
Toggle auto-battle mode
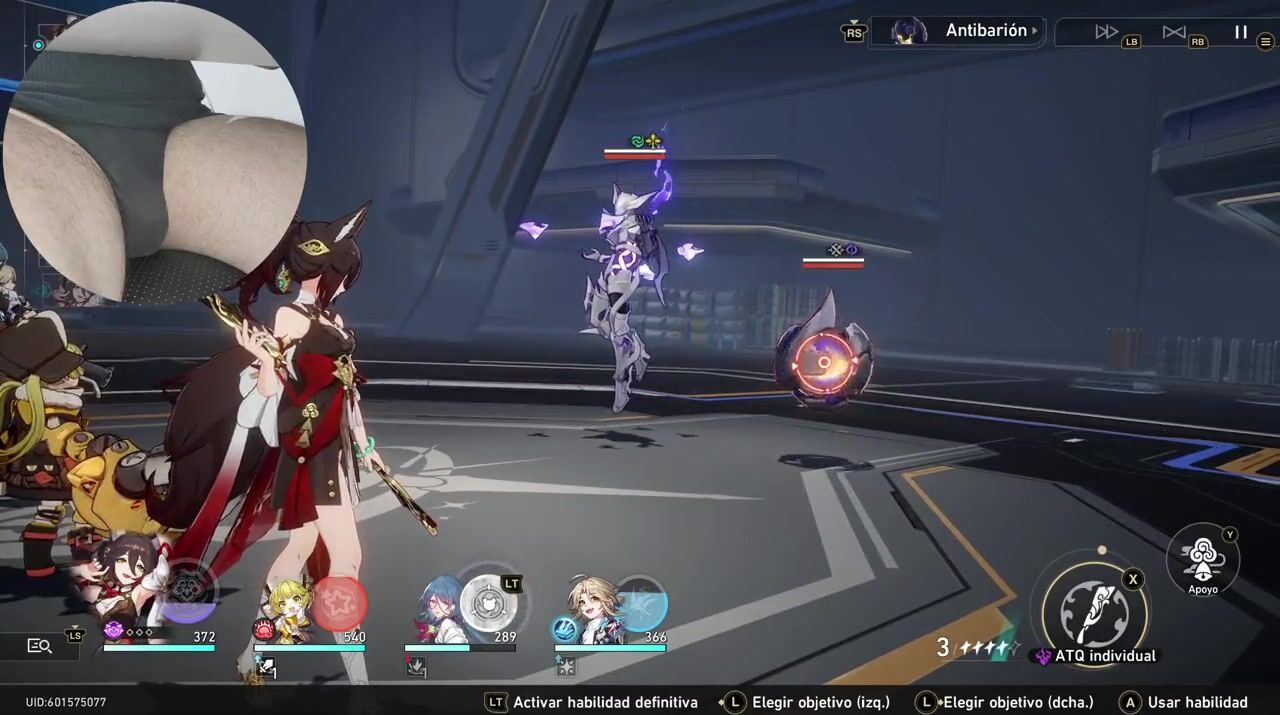pyautogui.click(x=1174, y=32)
